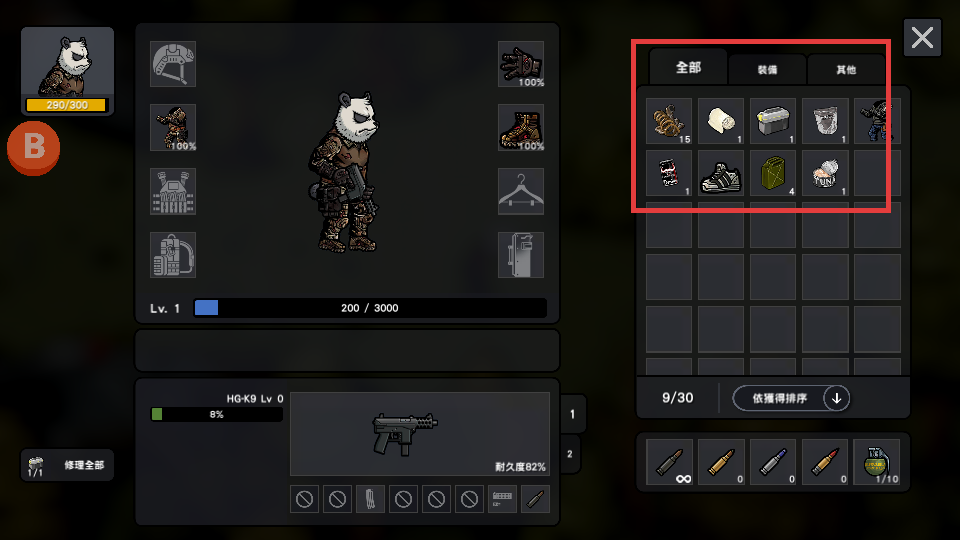The width and height of the screenshot is (960, 540).
Task: Select the HG-K9 weapon panel
Action: [x=419, y=434]
